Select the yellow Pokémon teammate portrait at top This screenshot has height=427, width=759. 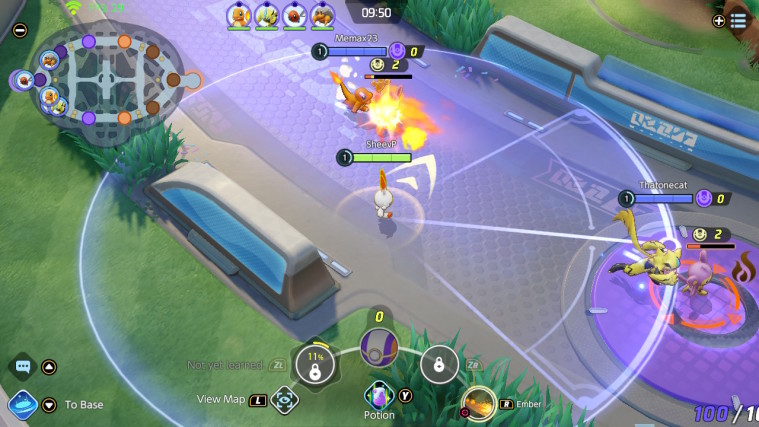click(266, 14)
